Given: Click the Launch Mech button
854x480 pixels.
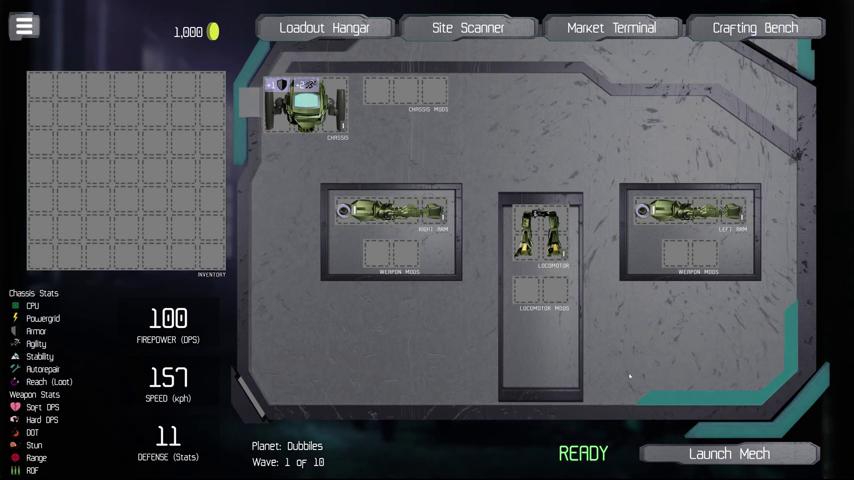Looking at the screenshot, I should [729, 454].
